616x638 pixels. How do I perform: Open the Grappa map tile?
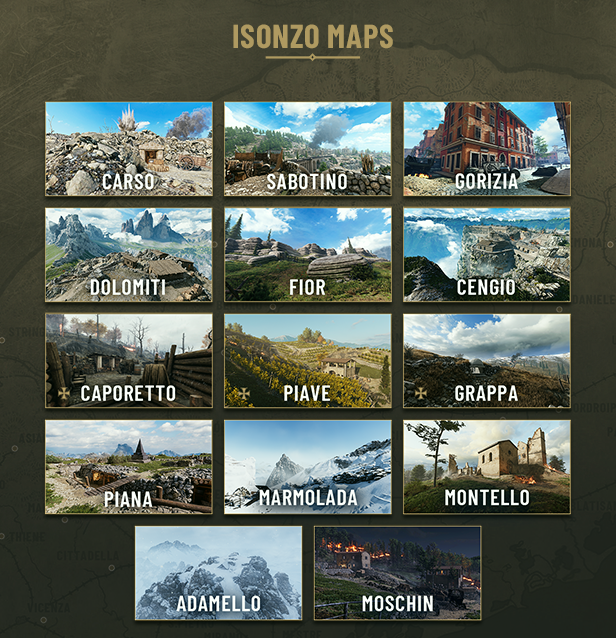[486, 361]
